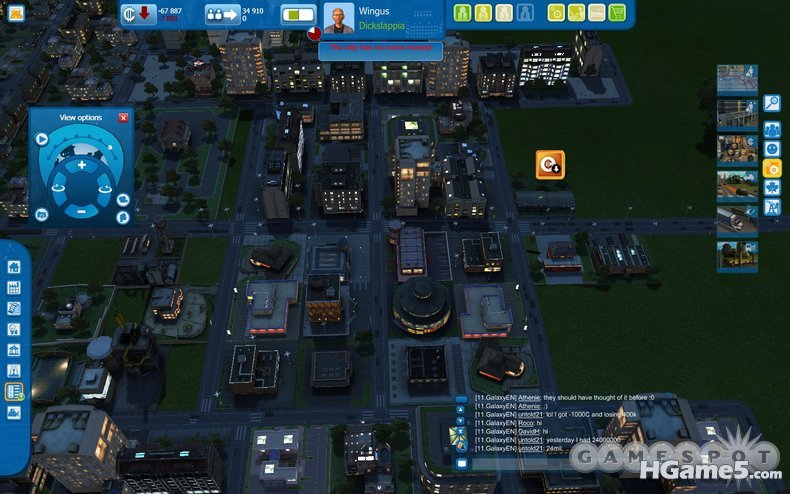Screen dimensions: 790x494
Task: Close the View options panel
Action: (123, 118)
